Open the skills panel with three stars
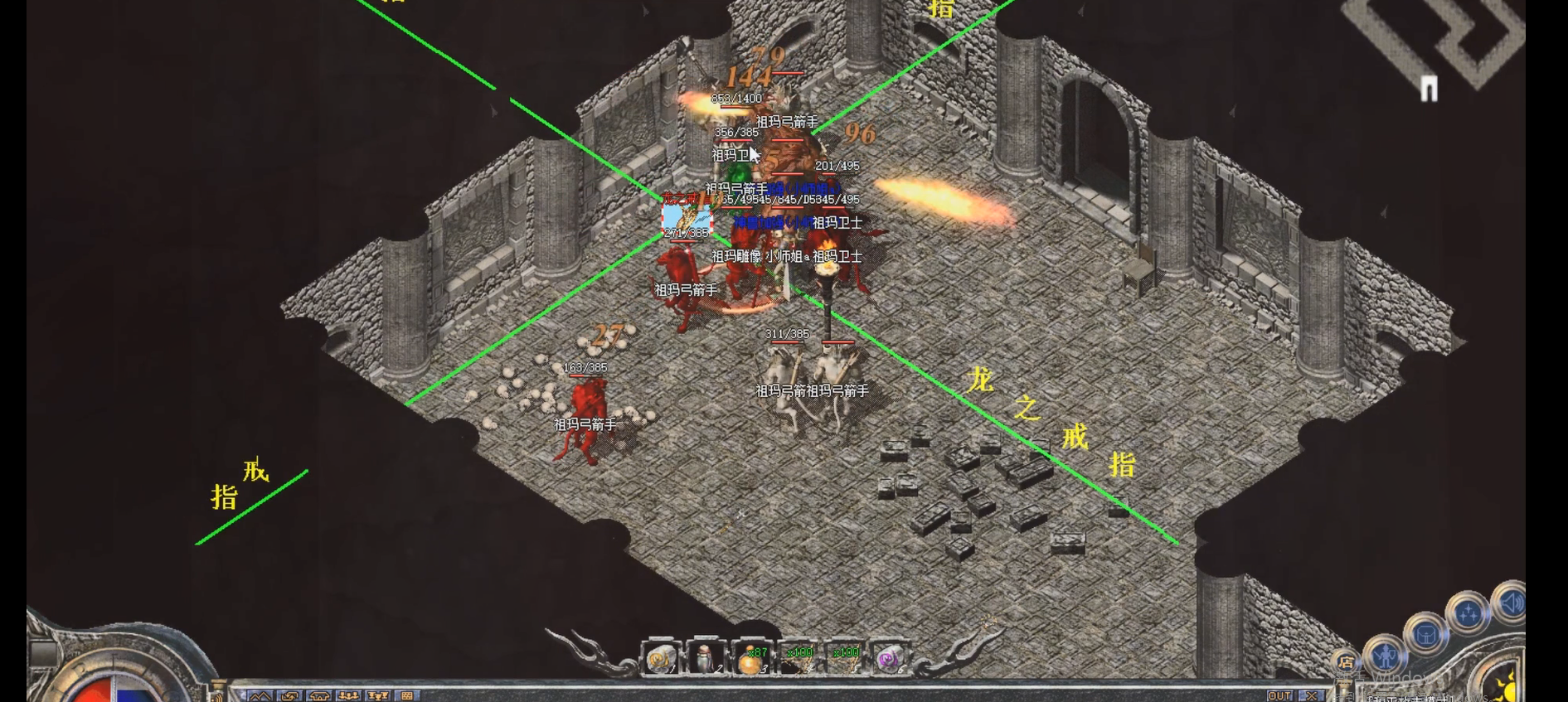1568x702 pixels. click(1468, 613)
